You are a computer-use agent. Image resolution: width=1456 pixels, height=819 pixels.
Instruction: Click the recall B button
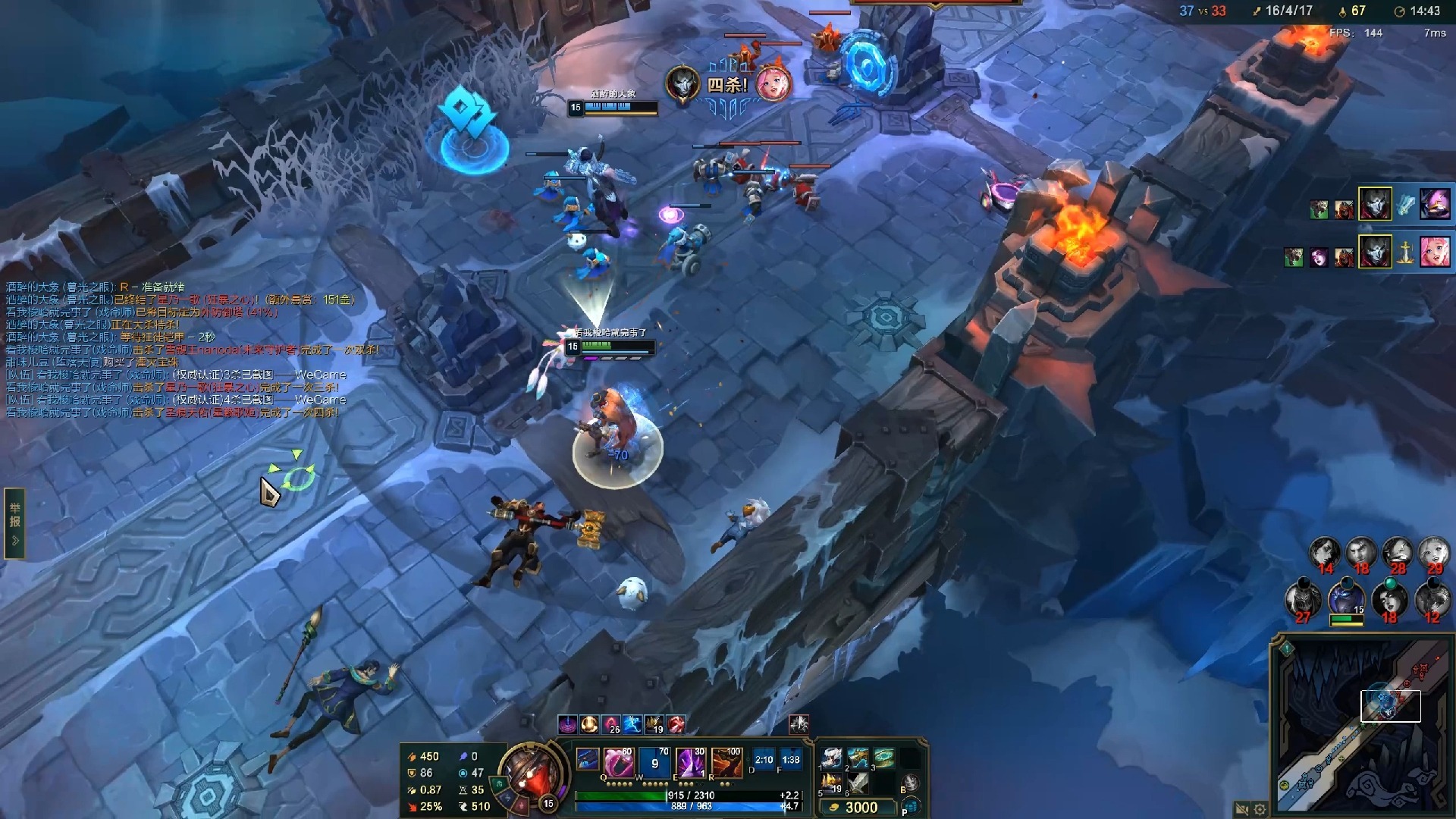tap(911, 783)
